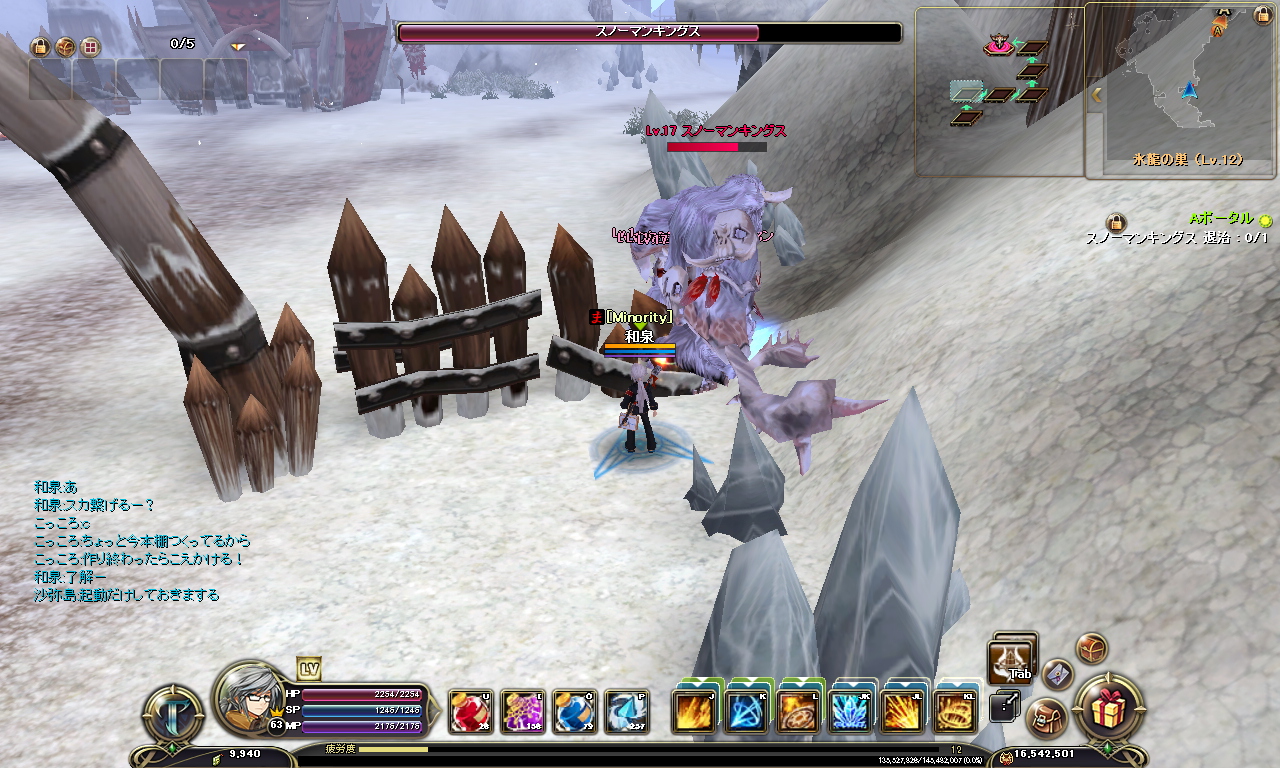Collapse the minimap with the left arrow
This screenshot has width=1280, height=768.
point(1096,95)
